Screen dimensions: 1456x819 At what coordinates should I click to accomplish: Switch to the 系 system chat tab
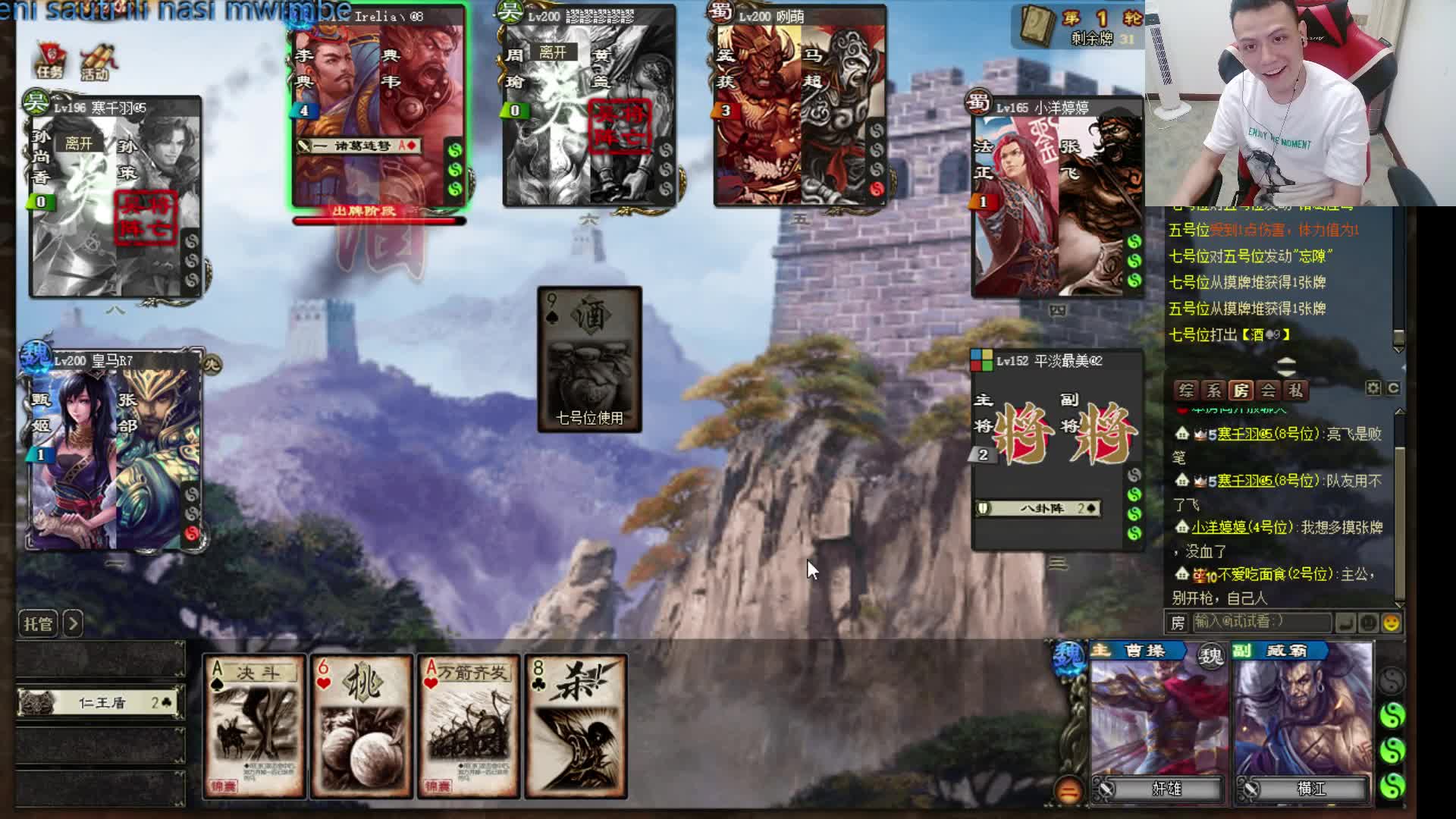1214,391
